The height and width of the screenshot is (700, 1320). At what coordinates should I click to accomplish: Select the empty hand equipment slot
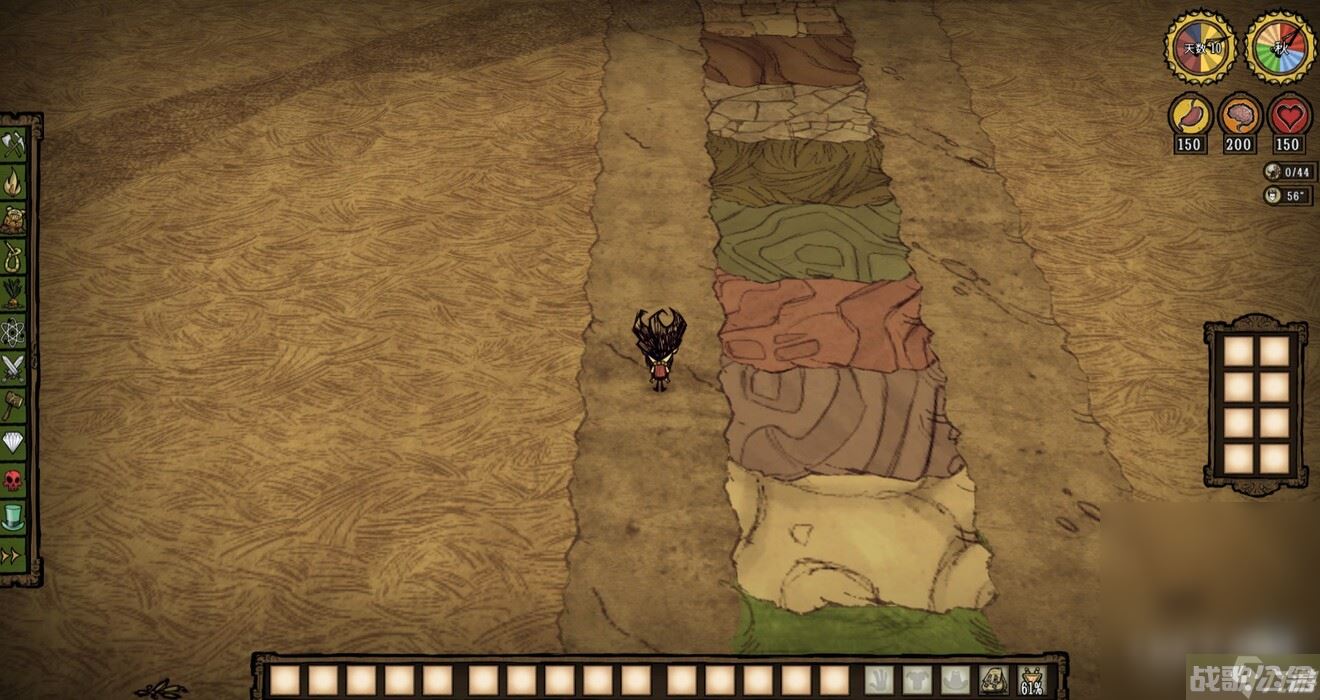pos(879,680)
